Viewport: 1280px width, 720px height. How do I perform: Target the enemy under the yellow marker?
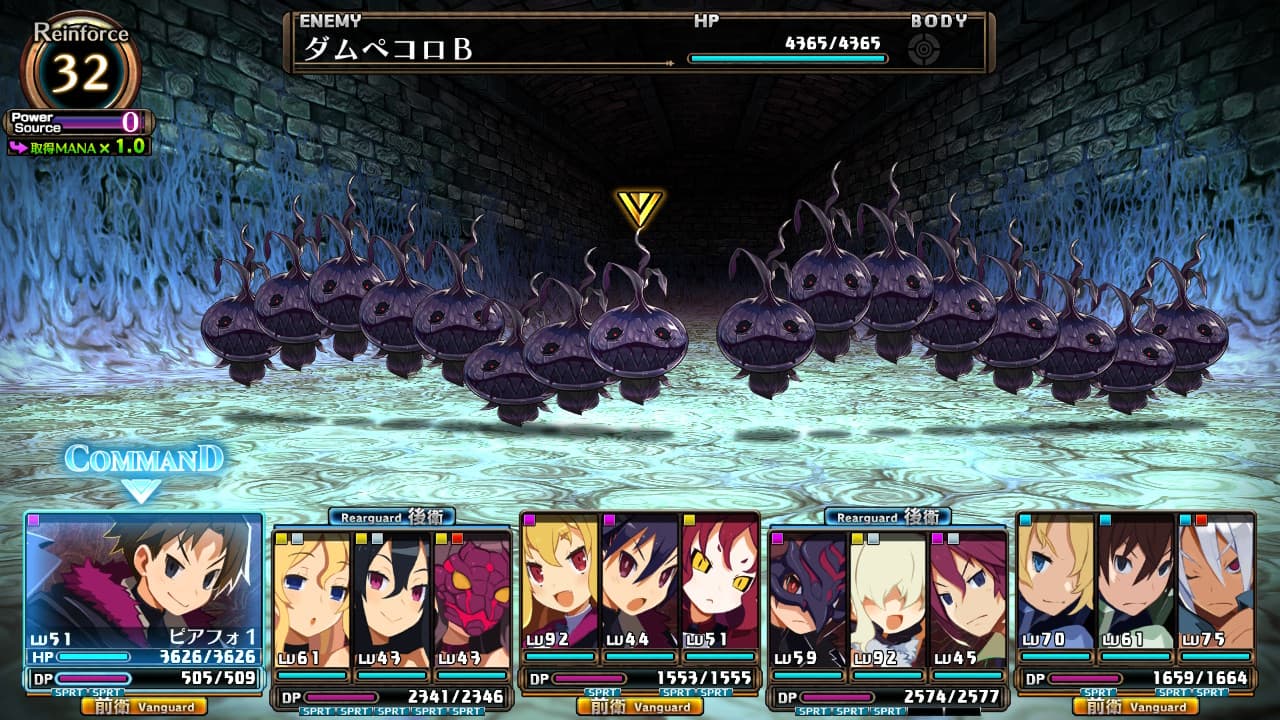pos(638,340)
